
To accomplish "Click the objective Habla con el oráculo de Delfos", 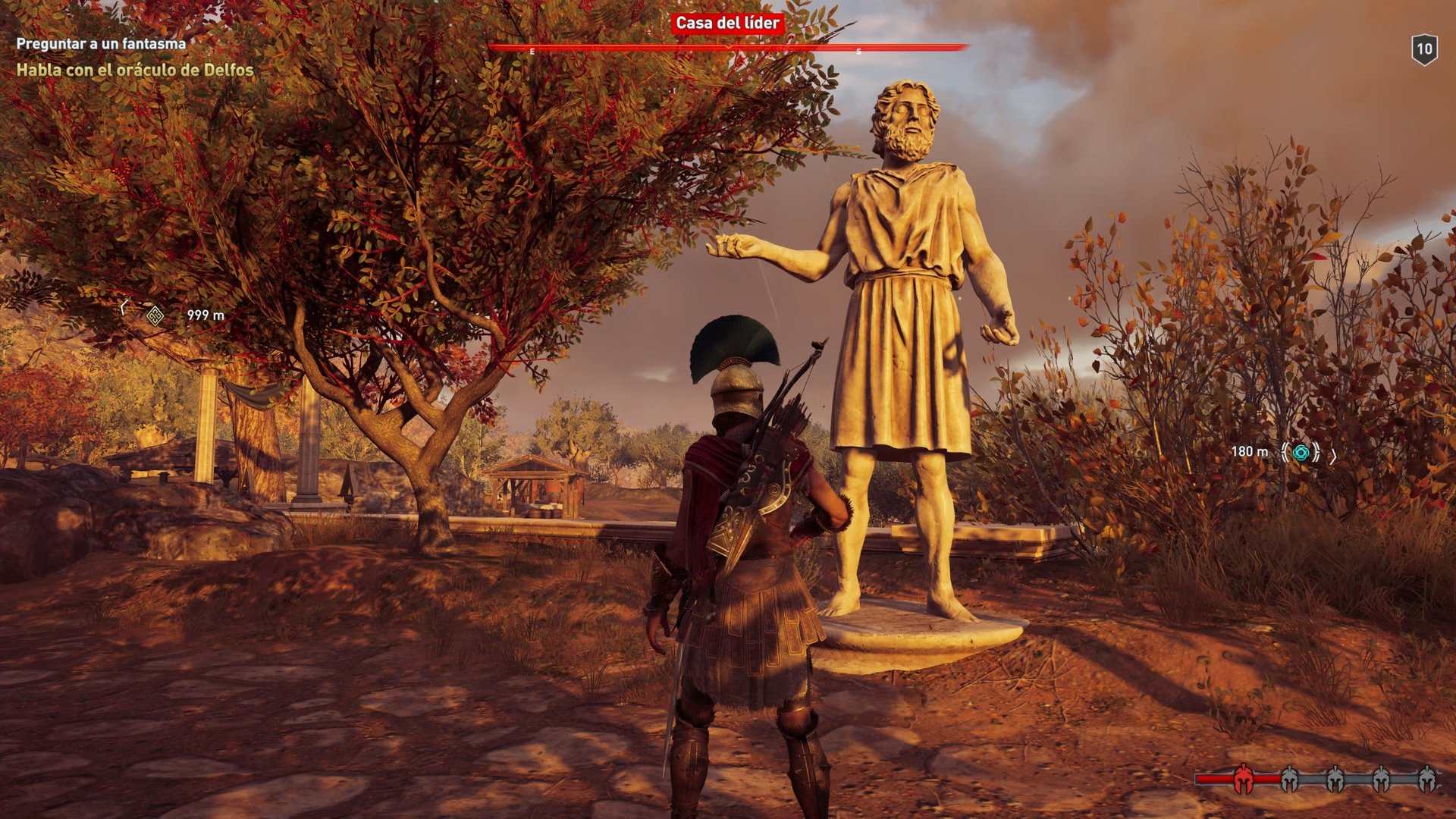I will (135, 71).
